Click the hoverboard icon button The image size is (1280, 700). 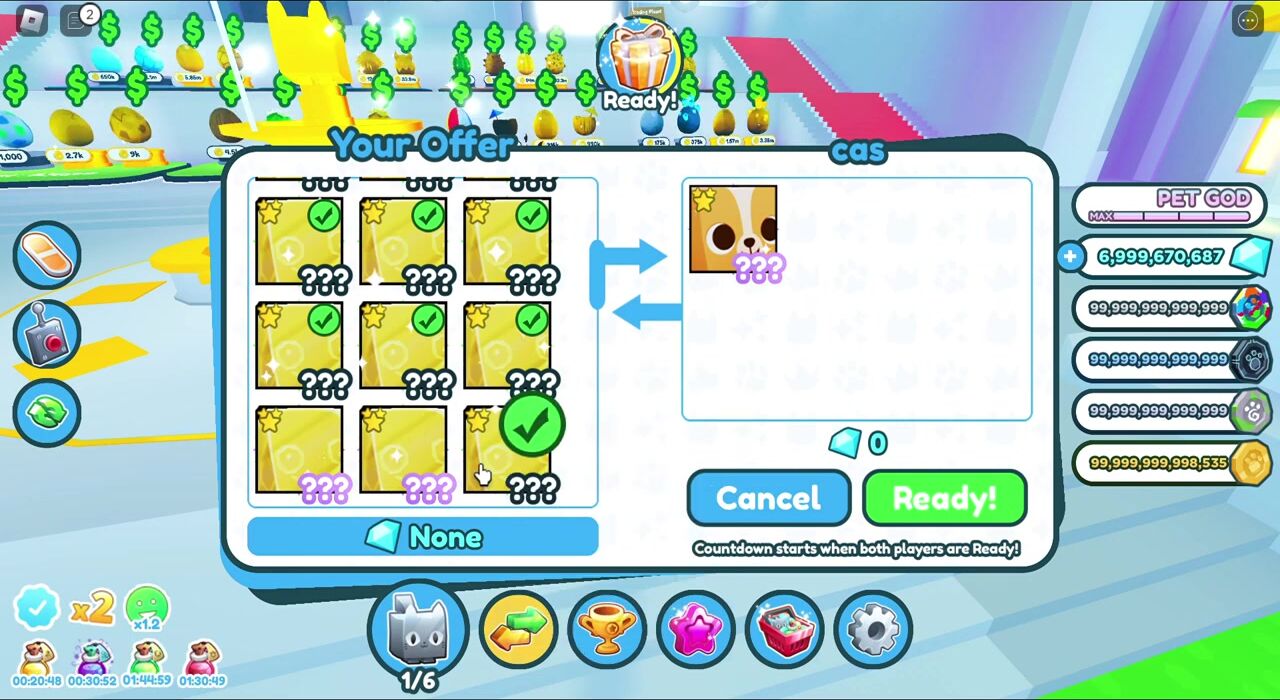click(47, 254)
